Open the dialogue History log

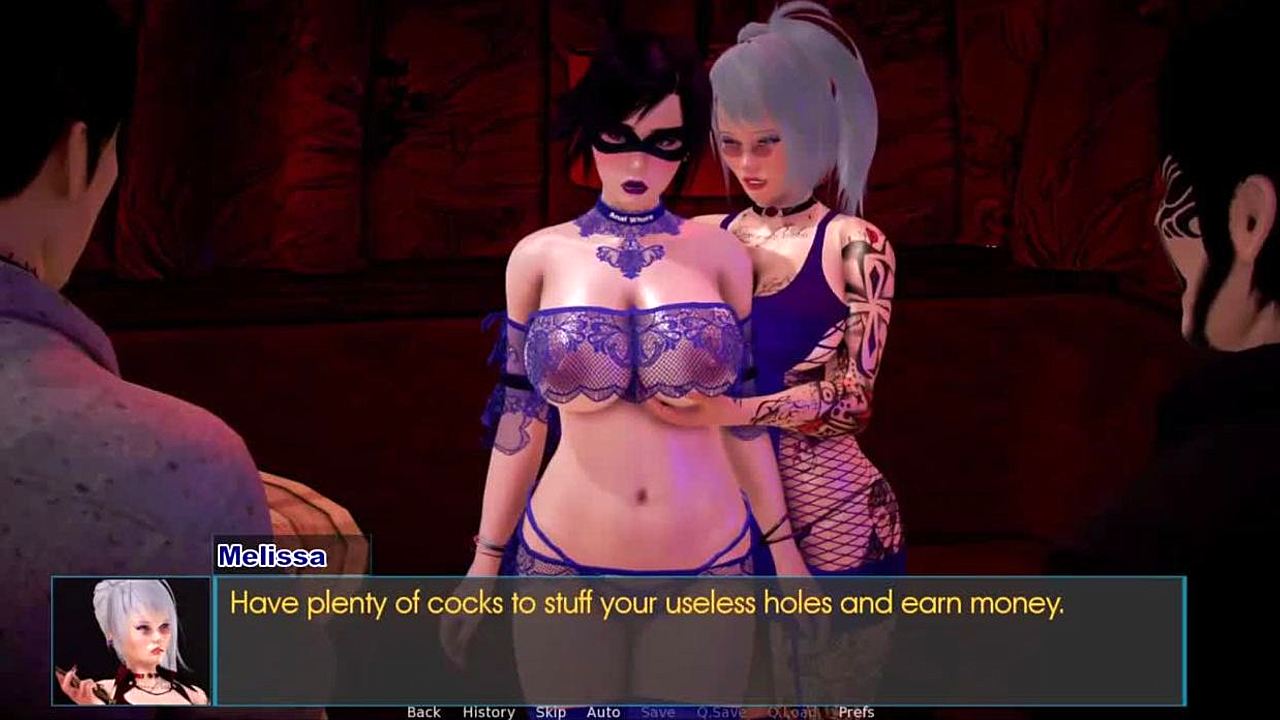click(488, 712)
